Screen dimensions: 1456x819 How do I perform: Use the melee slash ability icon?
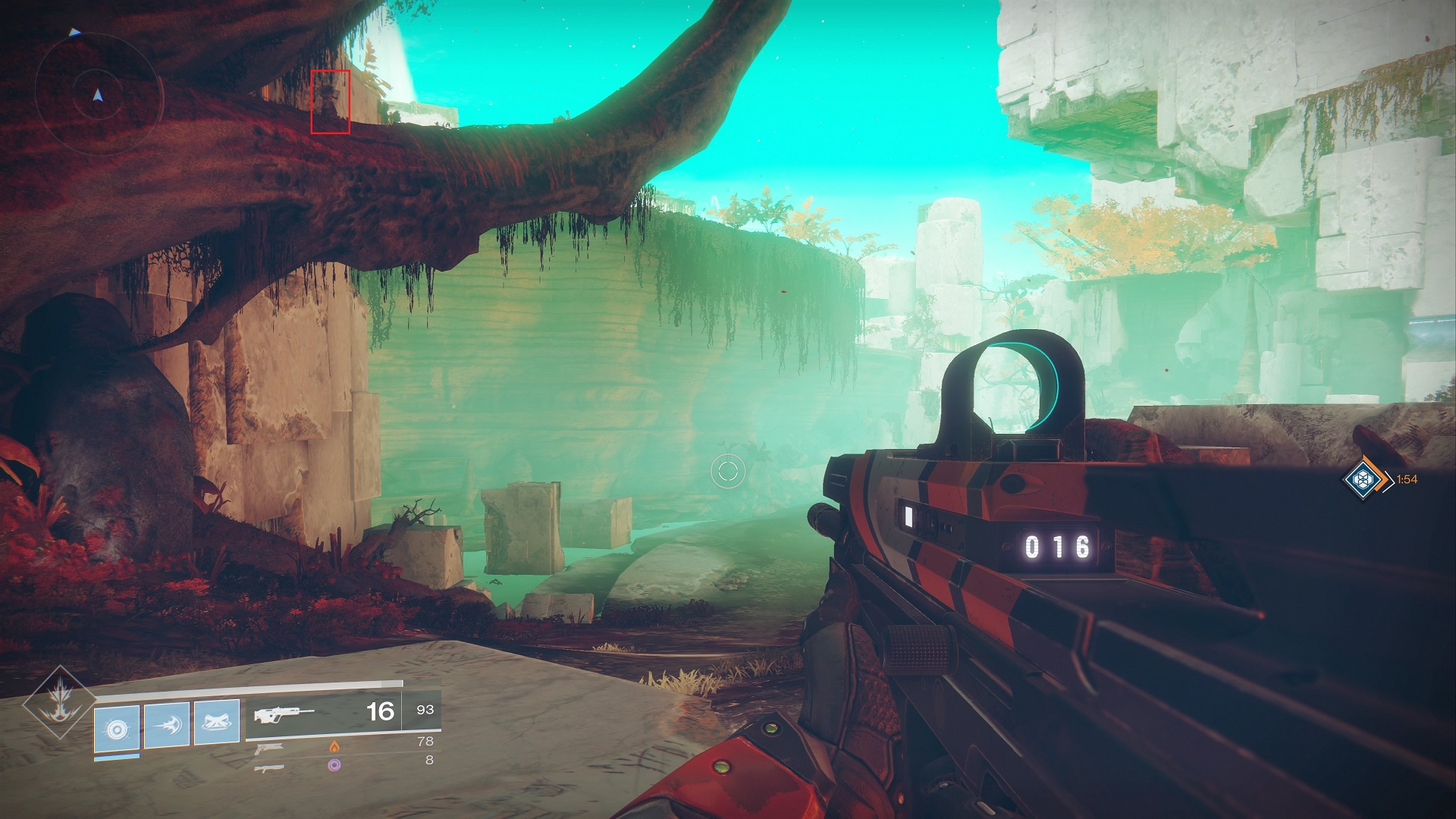(167, 724)
